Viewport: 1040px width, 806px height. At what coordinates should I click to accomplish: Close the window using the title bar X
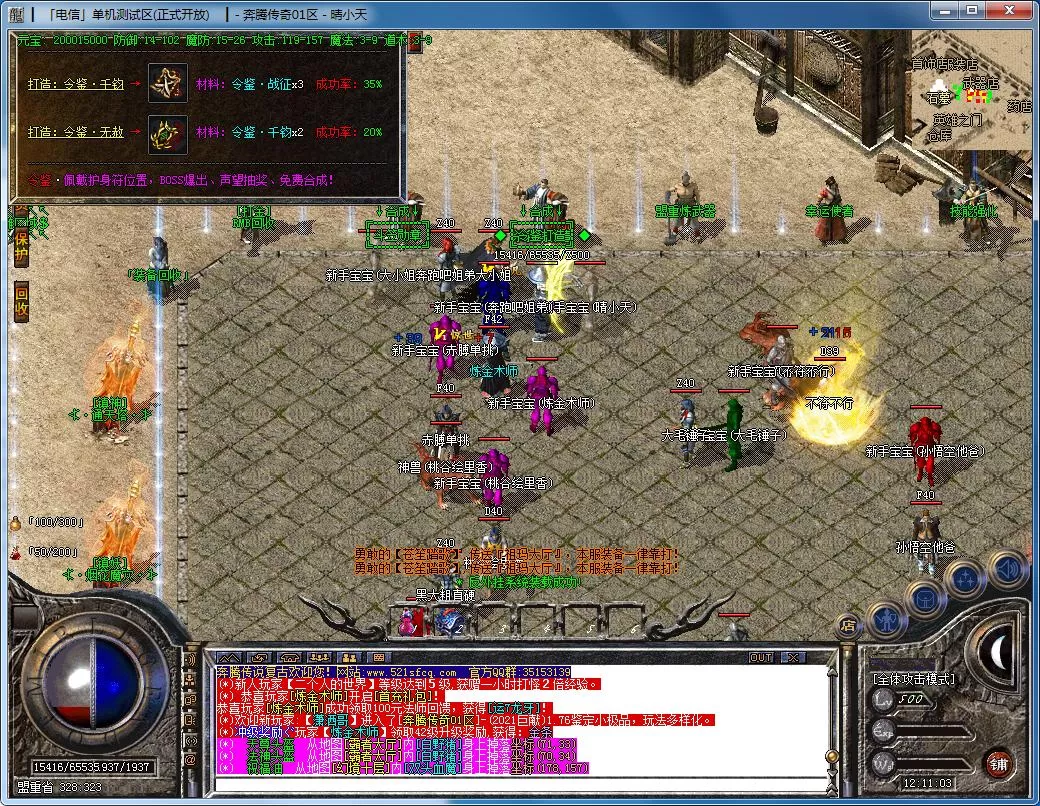[1010, 12]
